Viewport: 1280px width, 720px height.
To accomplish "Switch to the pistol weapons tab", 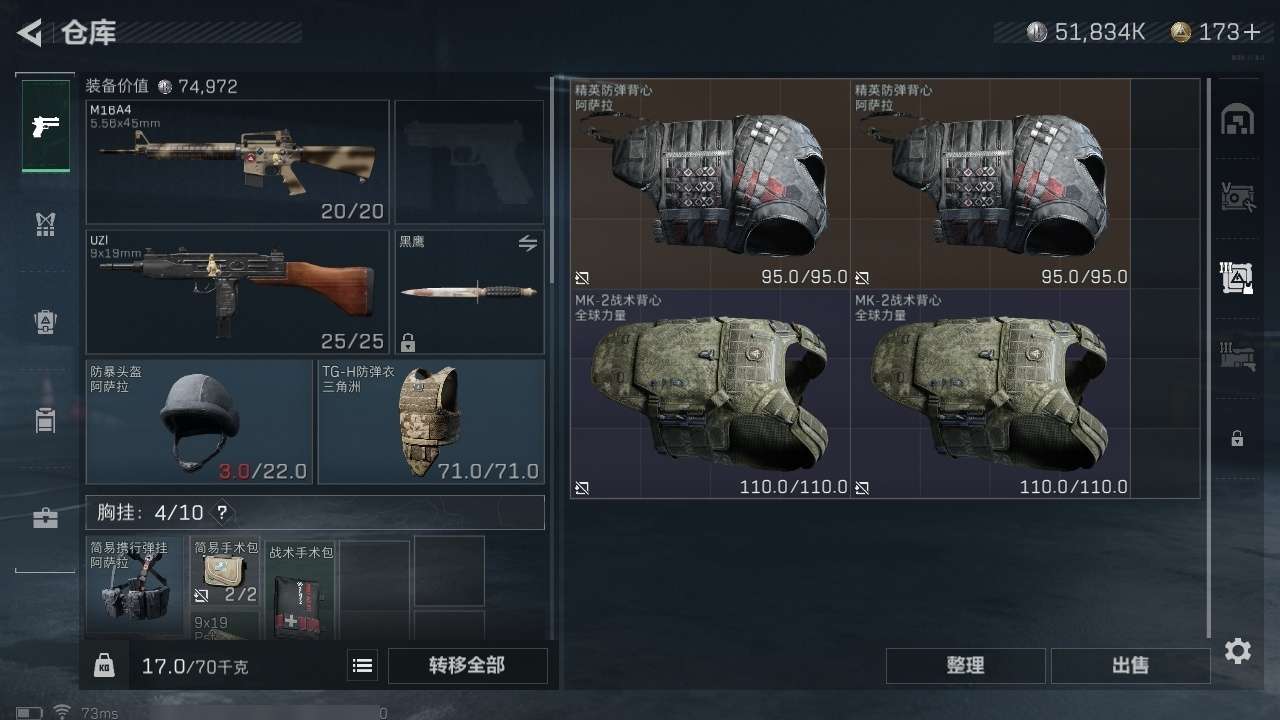I will tap(46, 126).
